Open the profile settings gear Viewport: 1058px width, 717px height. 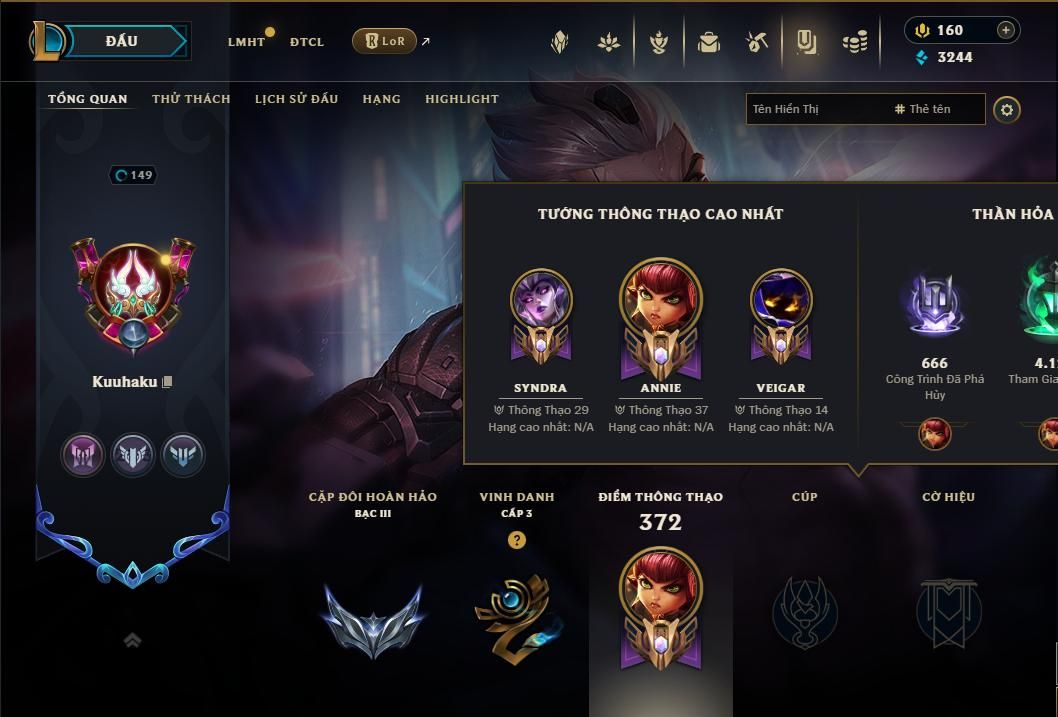click(1007, 110)
